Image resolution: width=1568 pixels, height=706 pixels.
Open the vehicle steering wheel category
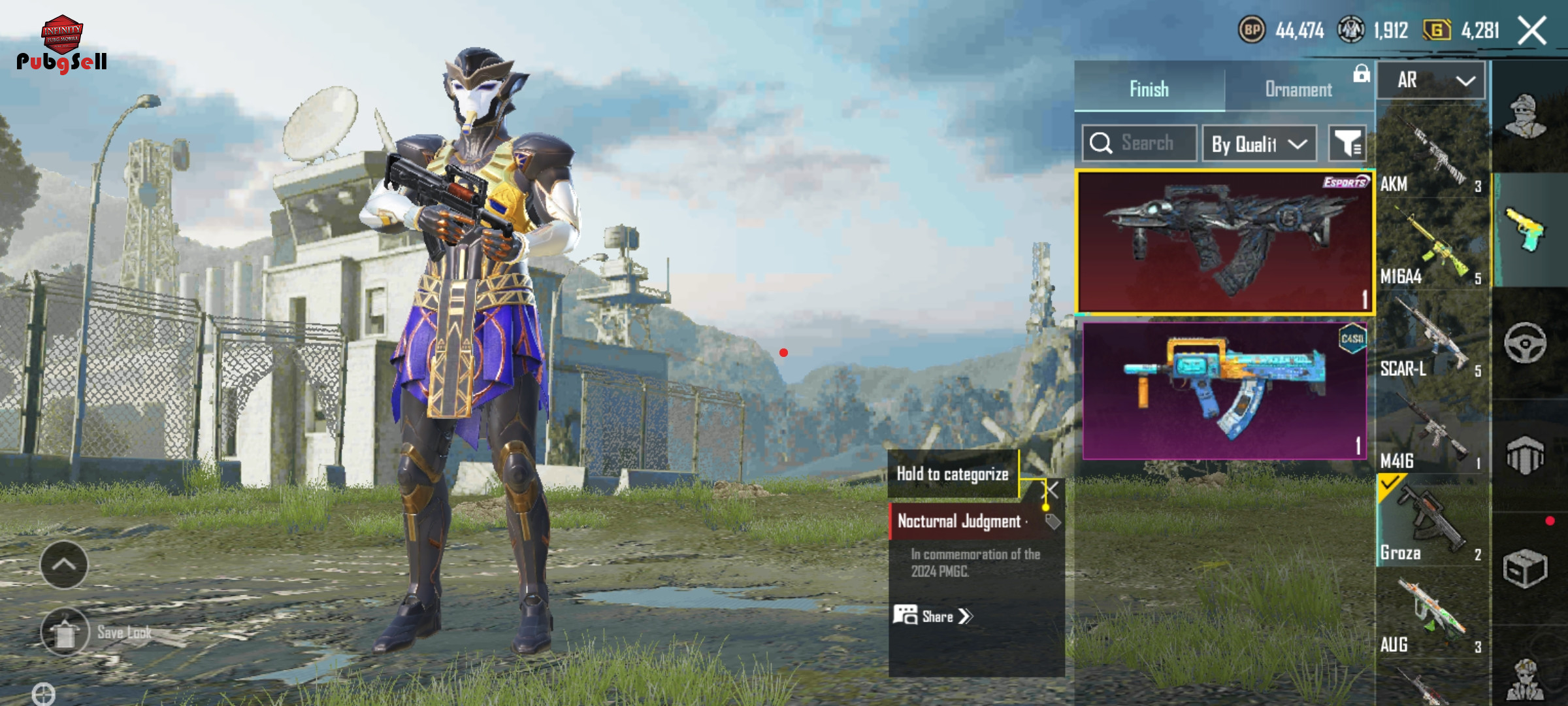coord(1525,343)
